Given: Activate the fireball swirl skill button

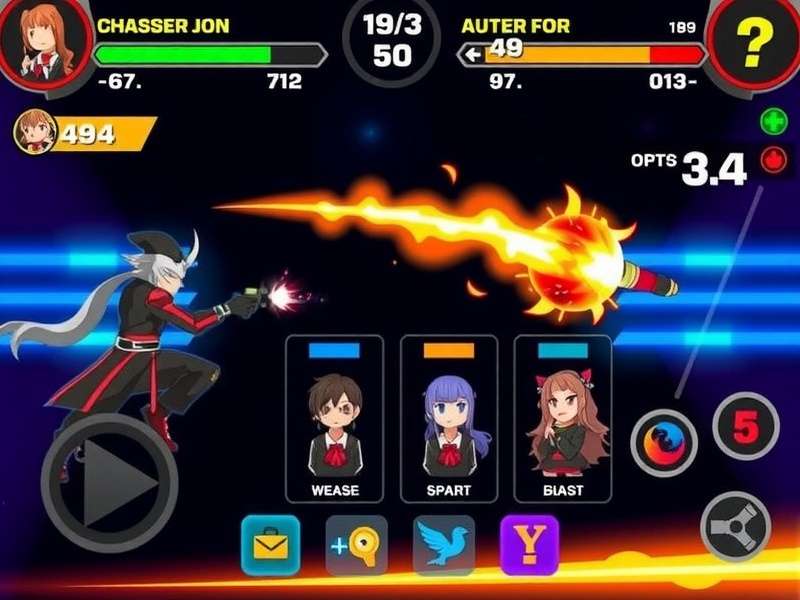Looking at the screenshot, I should click(x=664, y=443).
